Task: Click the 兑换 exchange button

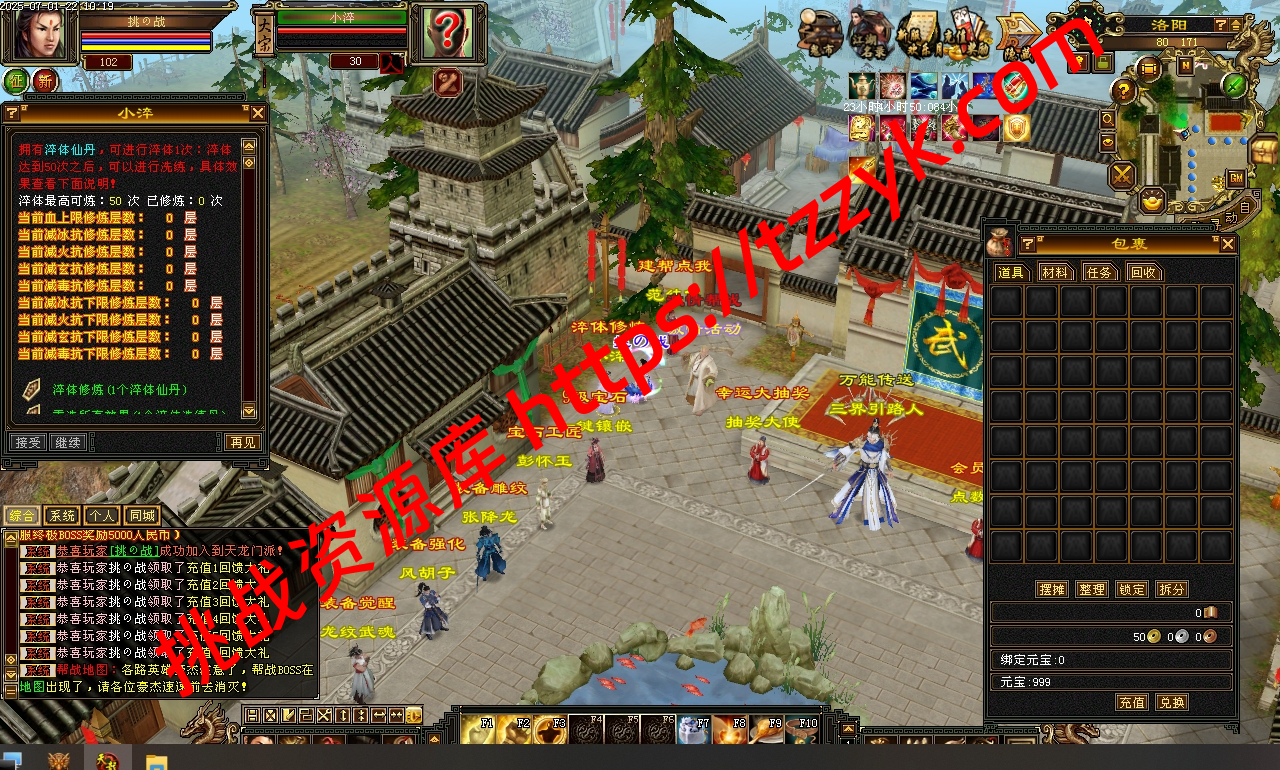Action: [1172, 703]
